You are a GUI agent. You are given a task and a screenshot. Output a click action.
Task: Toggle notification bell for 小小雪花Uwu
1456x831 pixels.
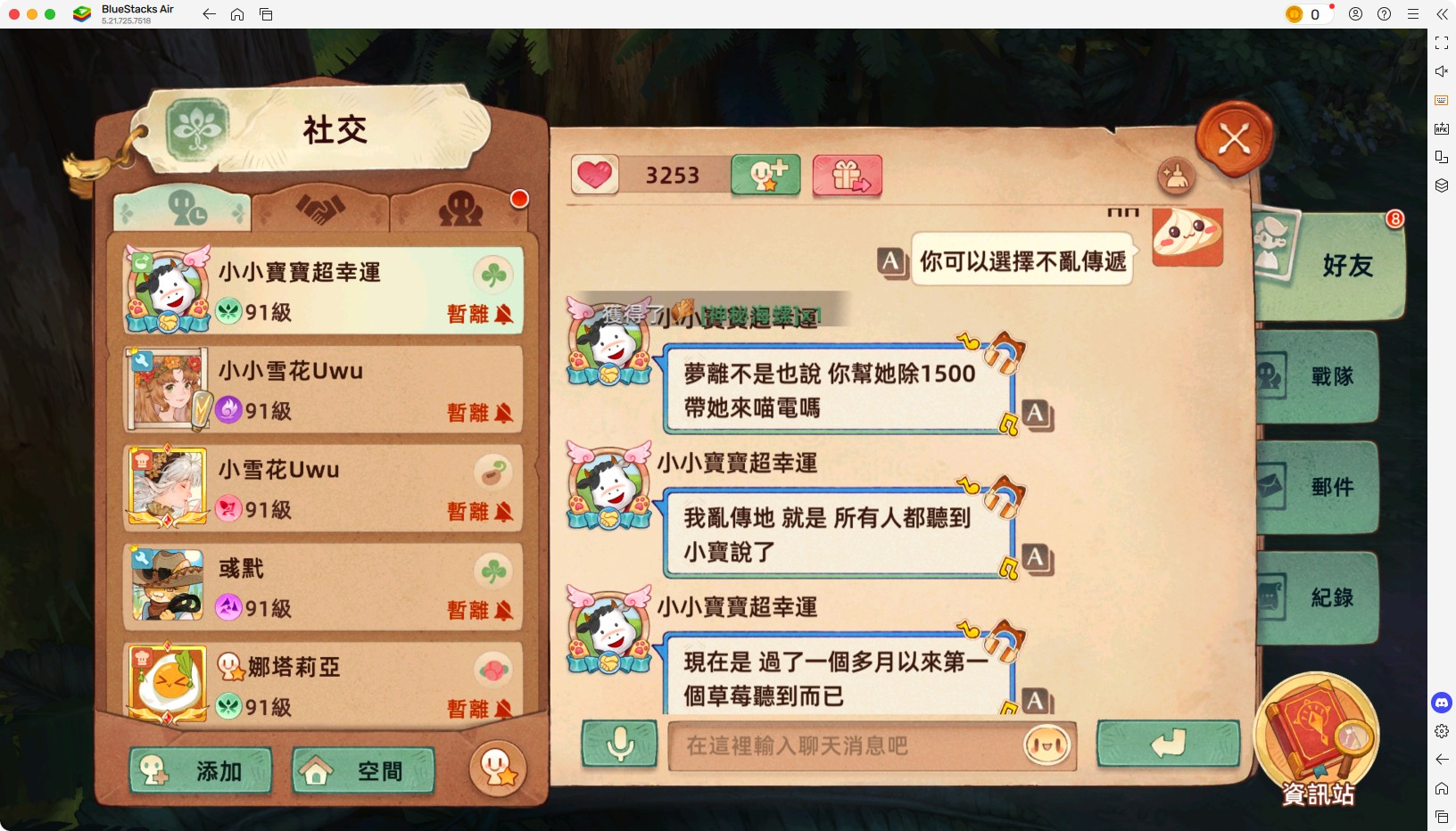pos(504,413)
